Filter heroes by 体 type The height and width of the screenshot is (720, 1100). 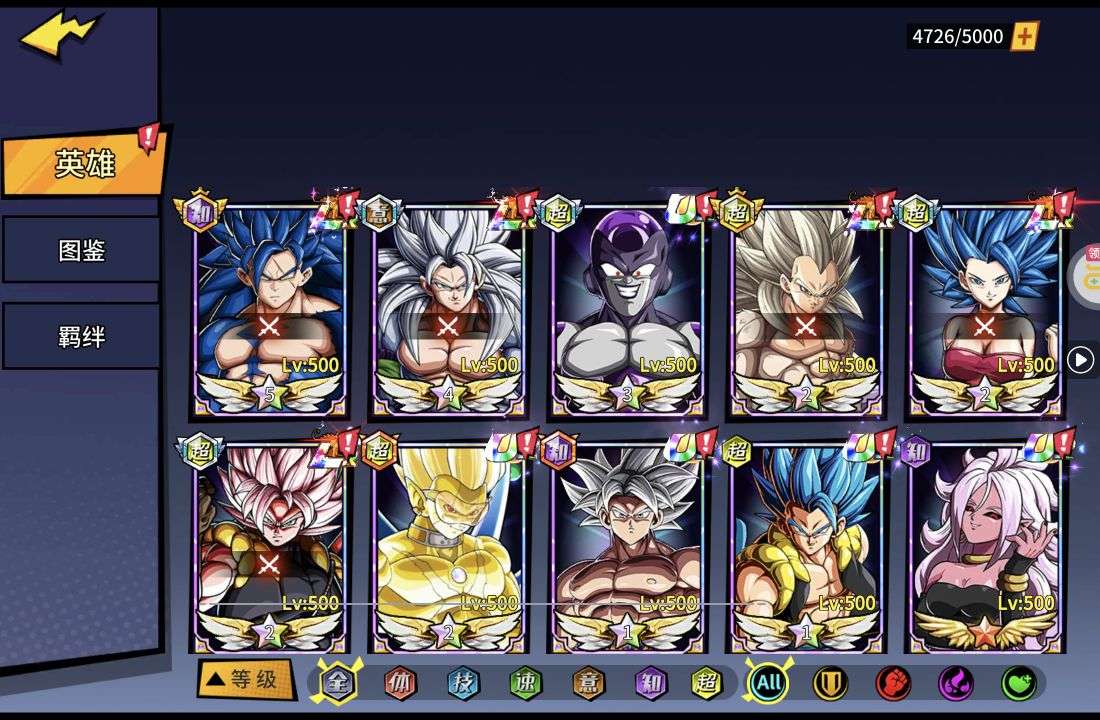401,683
